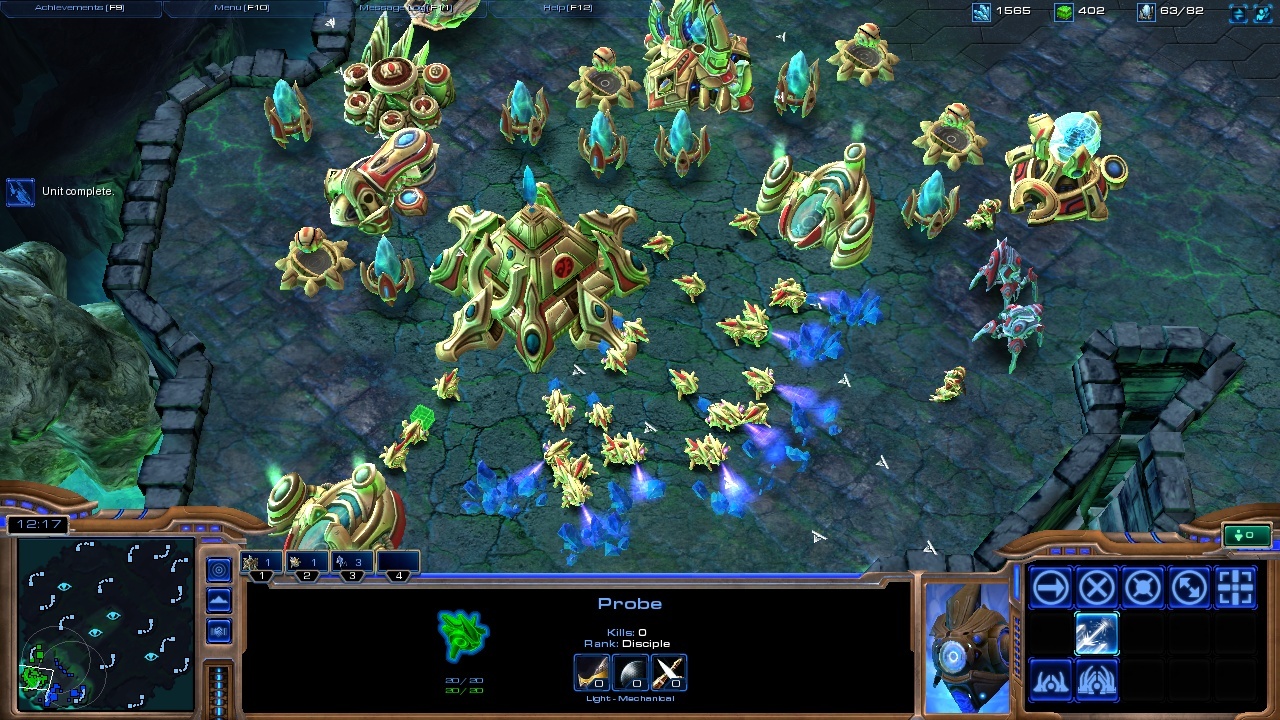Screen dimensions: 1280x720
Task: Open the Build Advanced Structure menu
Action: [x=1096, y=682]
